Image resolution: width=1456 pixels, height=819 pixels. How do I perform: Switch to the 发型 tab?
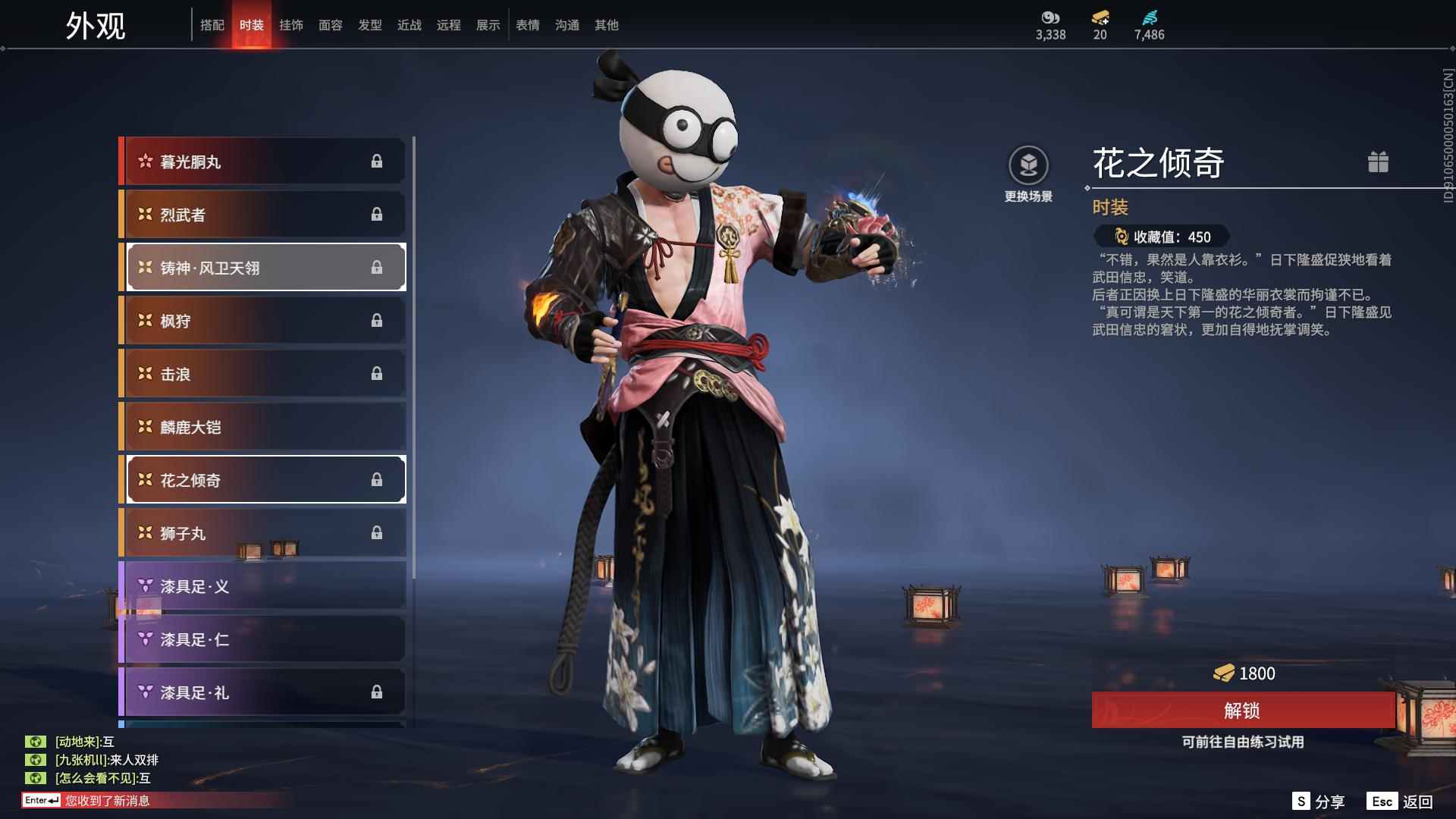click(370, 25)
